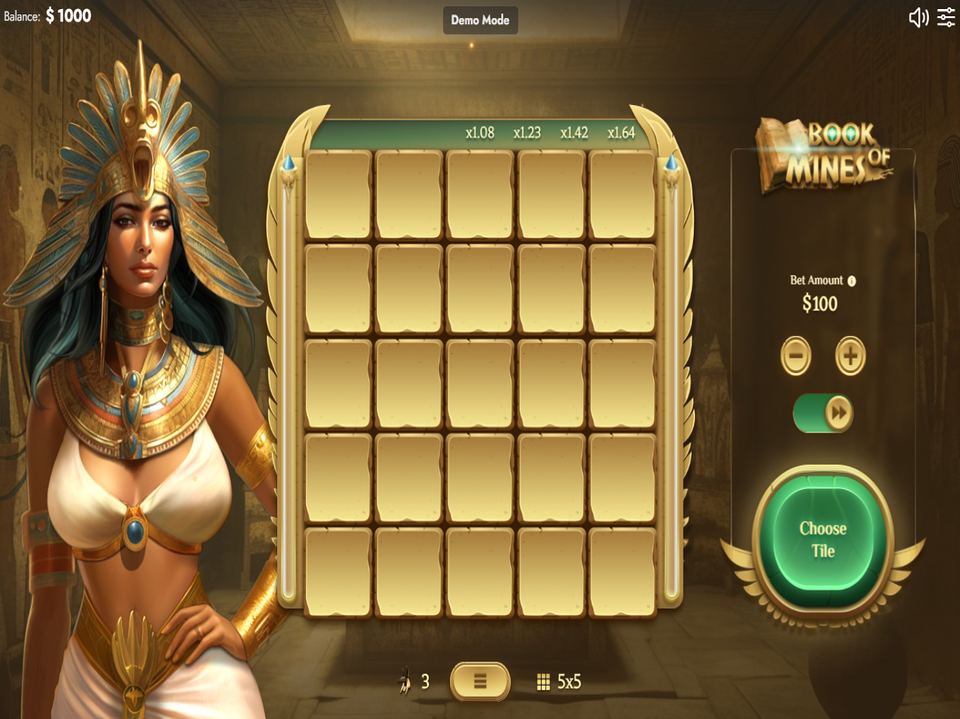This screenshot has width=960, height=719.
Task: Pick the center tile of the grid
Action: coord(480,384)
